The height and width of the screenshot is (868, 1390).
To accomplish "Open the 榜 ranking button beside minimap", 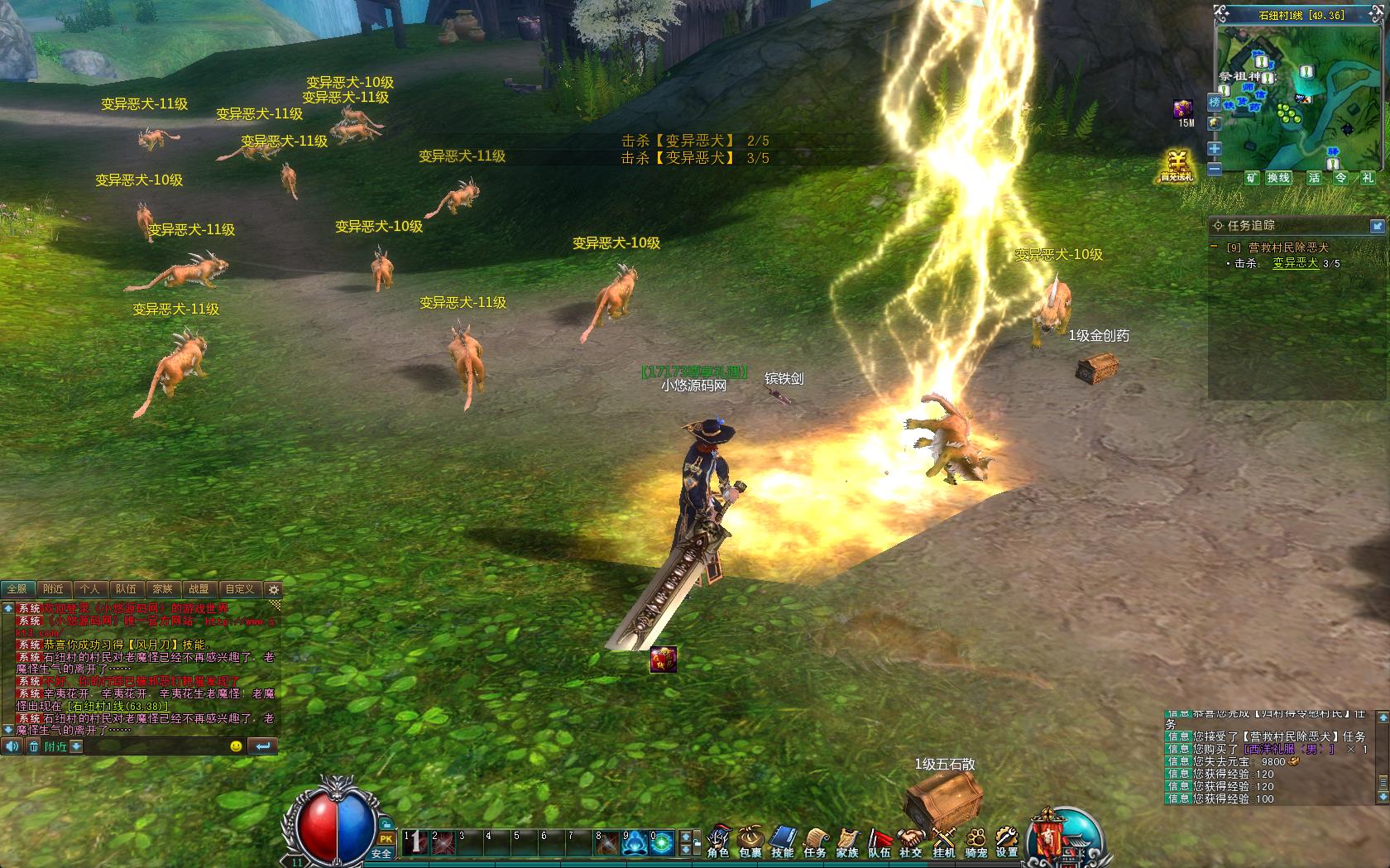I will click(1215, 103).
